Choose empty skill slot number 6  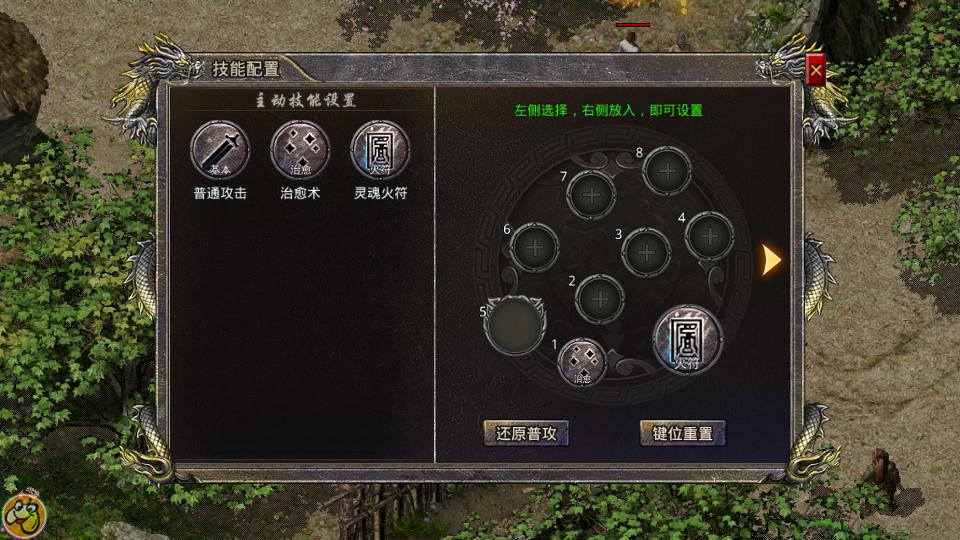click(x=535, y=246)
